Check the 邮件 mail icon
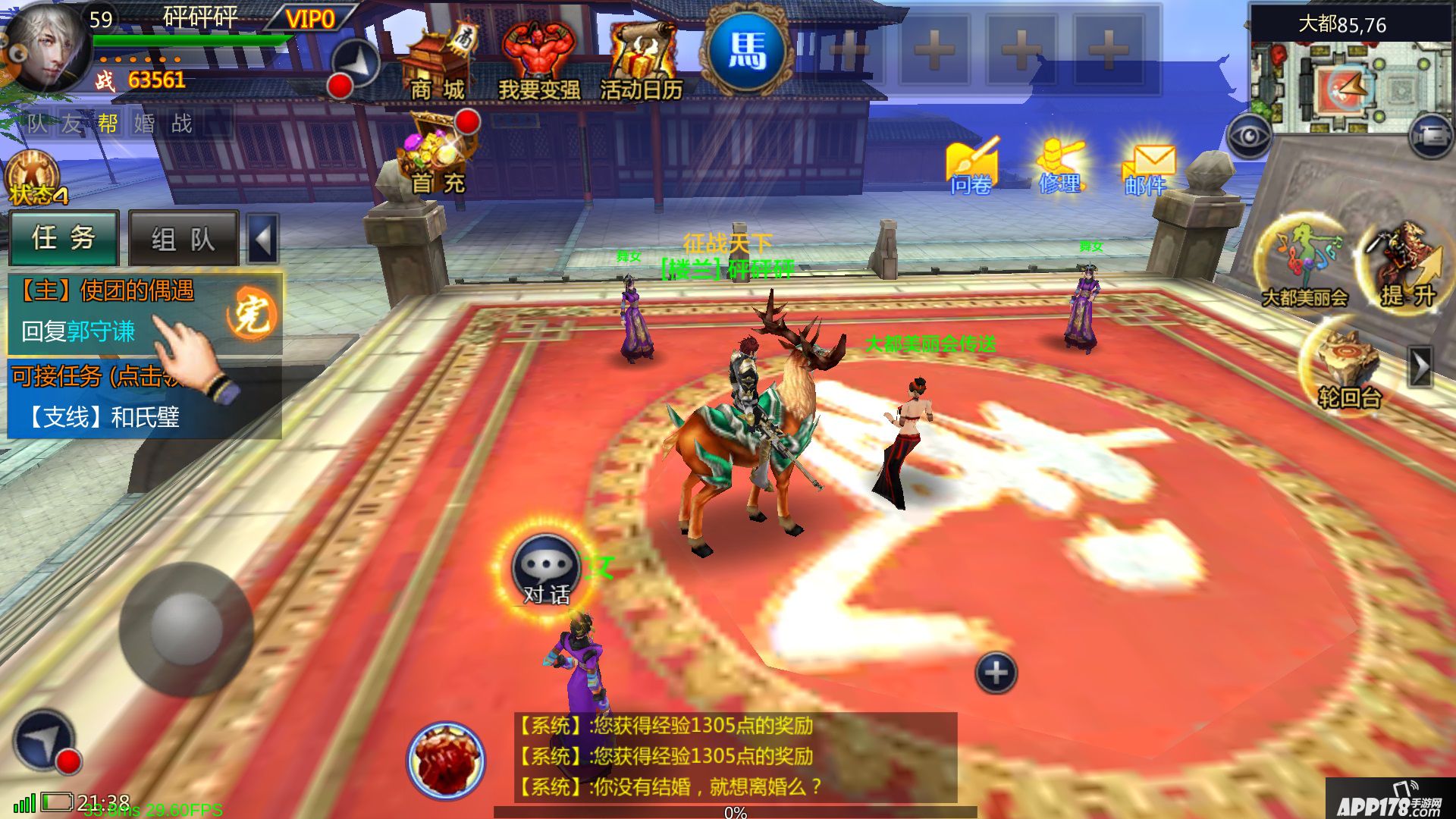This screenshot has height=819, width=1456. coord(1146,170)
